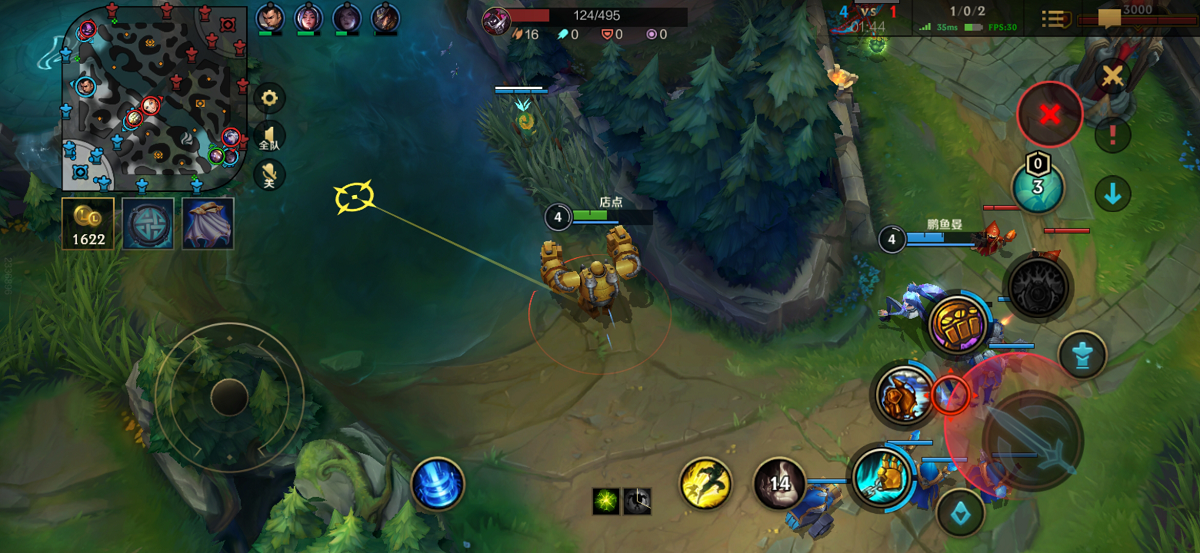Open the scoreboard list icon
This screenshot has height=553, width=1200.
[1052, 19]
